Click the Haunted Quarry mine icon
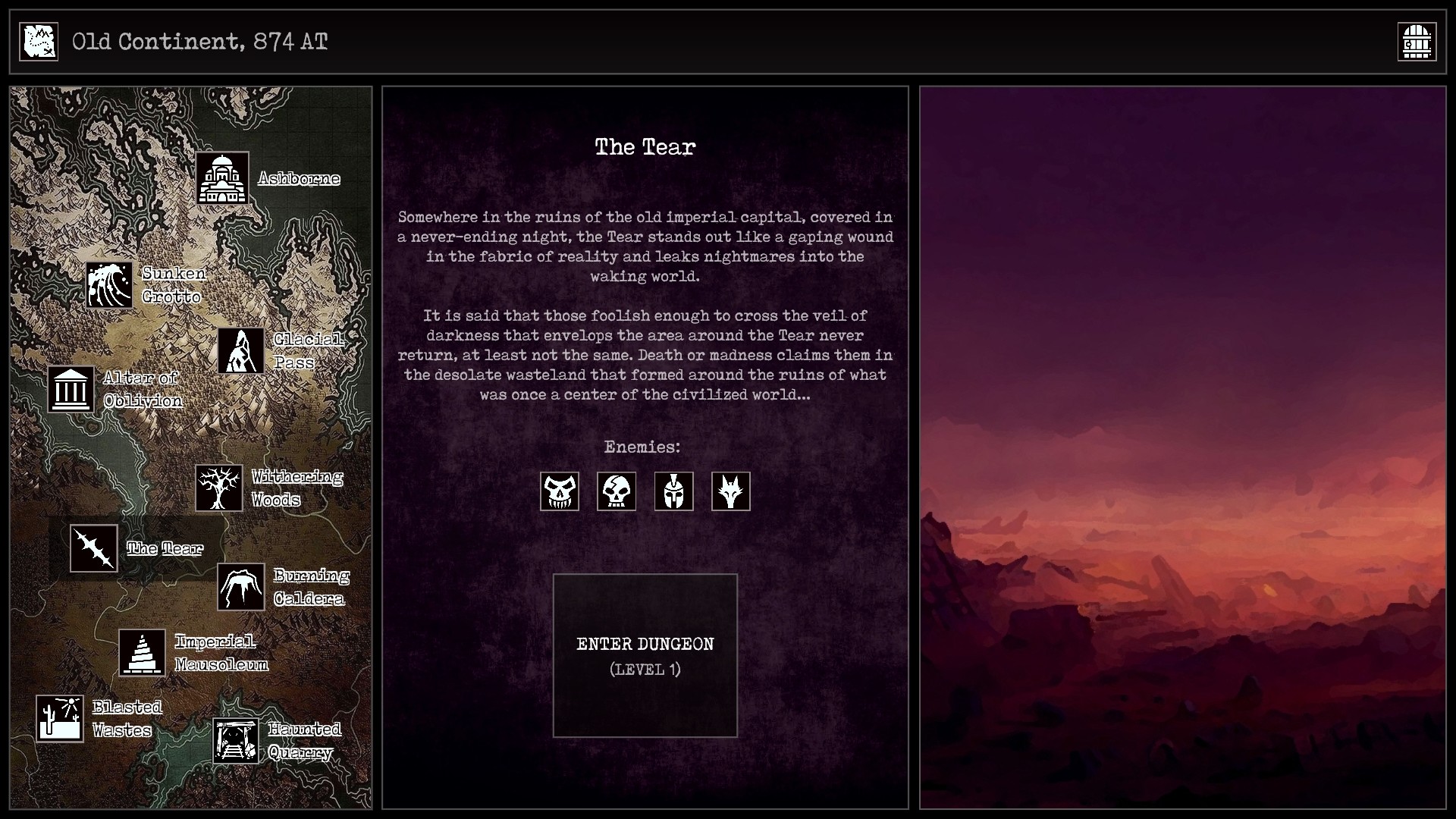This screenshot has height=819, width=1456. (236, 741)
